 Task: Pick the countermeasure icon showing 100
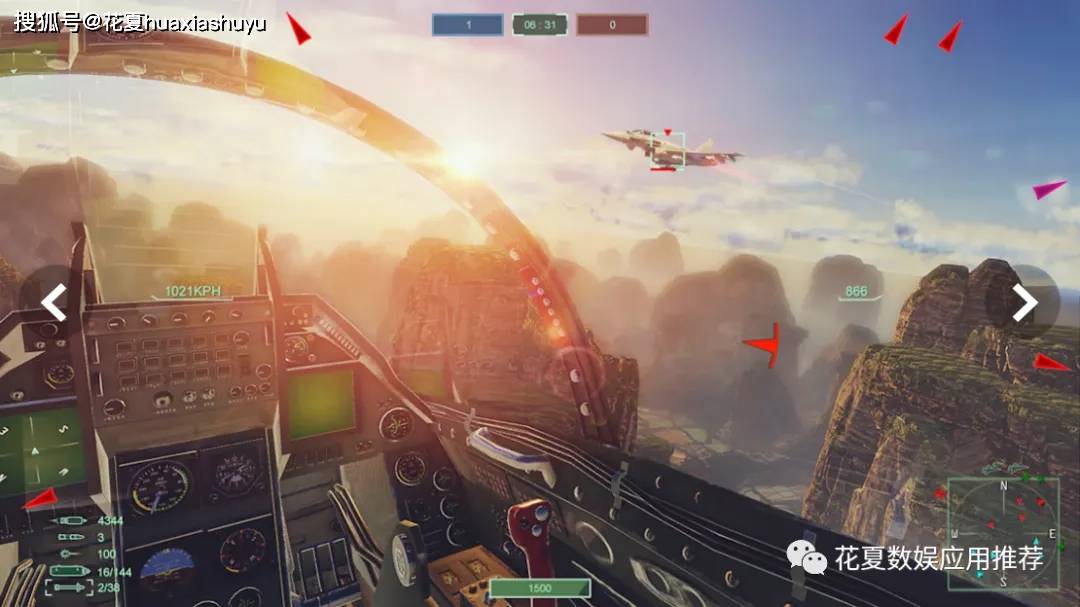pyautogui.click(x=68, y=553)
